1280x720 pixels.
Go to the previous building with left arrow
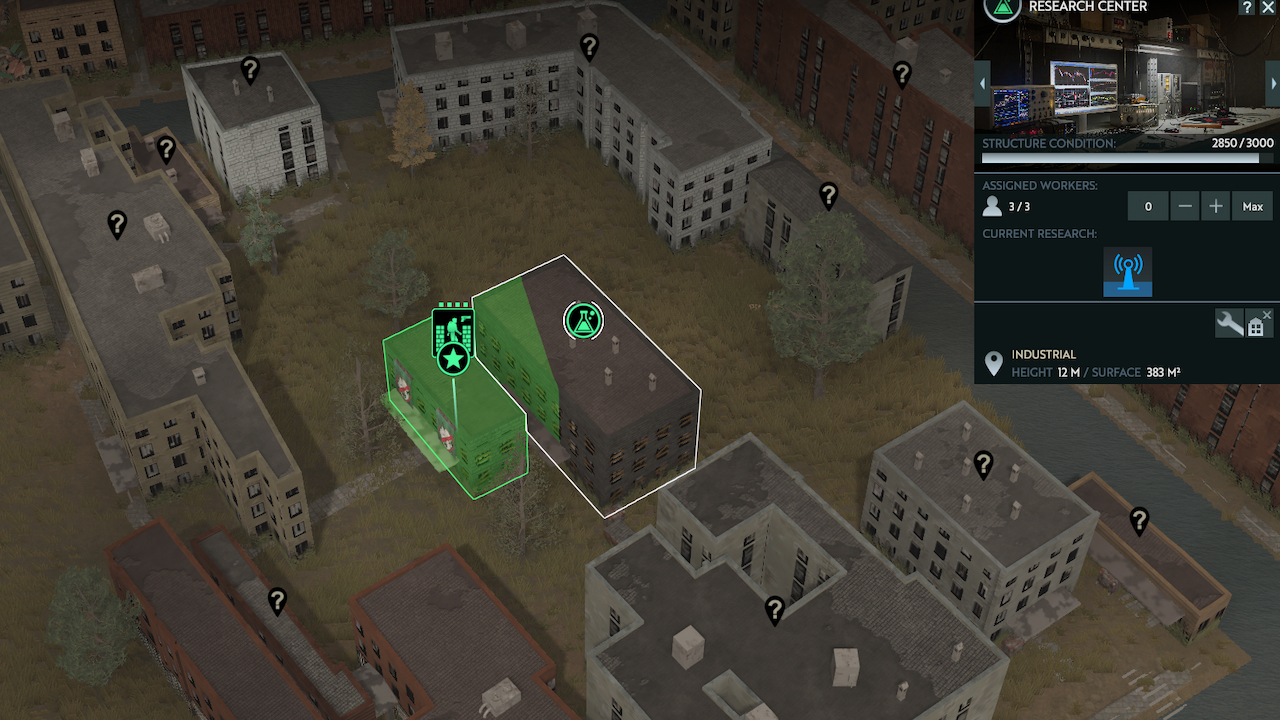pyautogui.click(x=983, y=83)
